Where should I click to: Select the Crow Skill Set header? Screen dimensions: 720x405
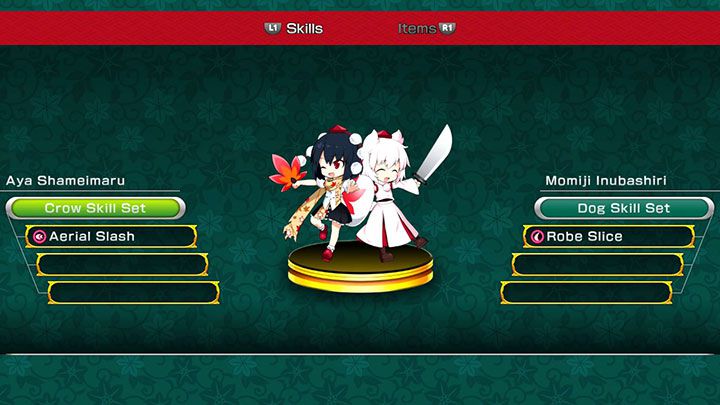(x=95, y=208)
